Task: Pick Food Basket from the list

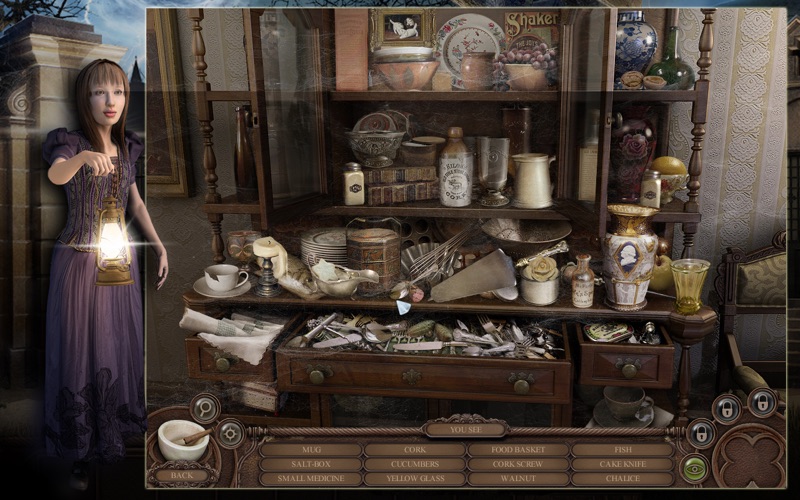Action: [x=518, y=450]
